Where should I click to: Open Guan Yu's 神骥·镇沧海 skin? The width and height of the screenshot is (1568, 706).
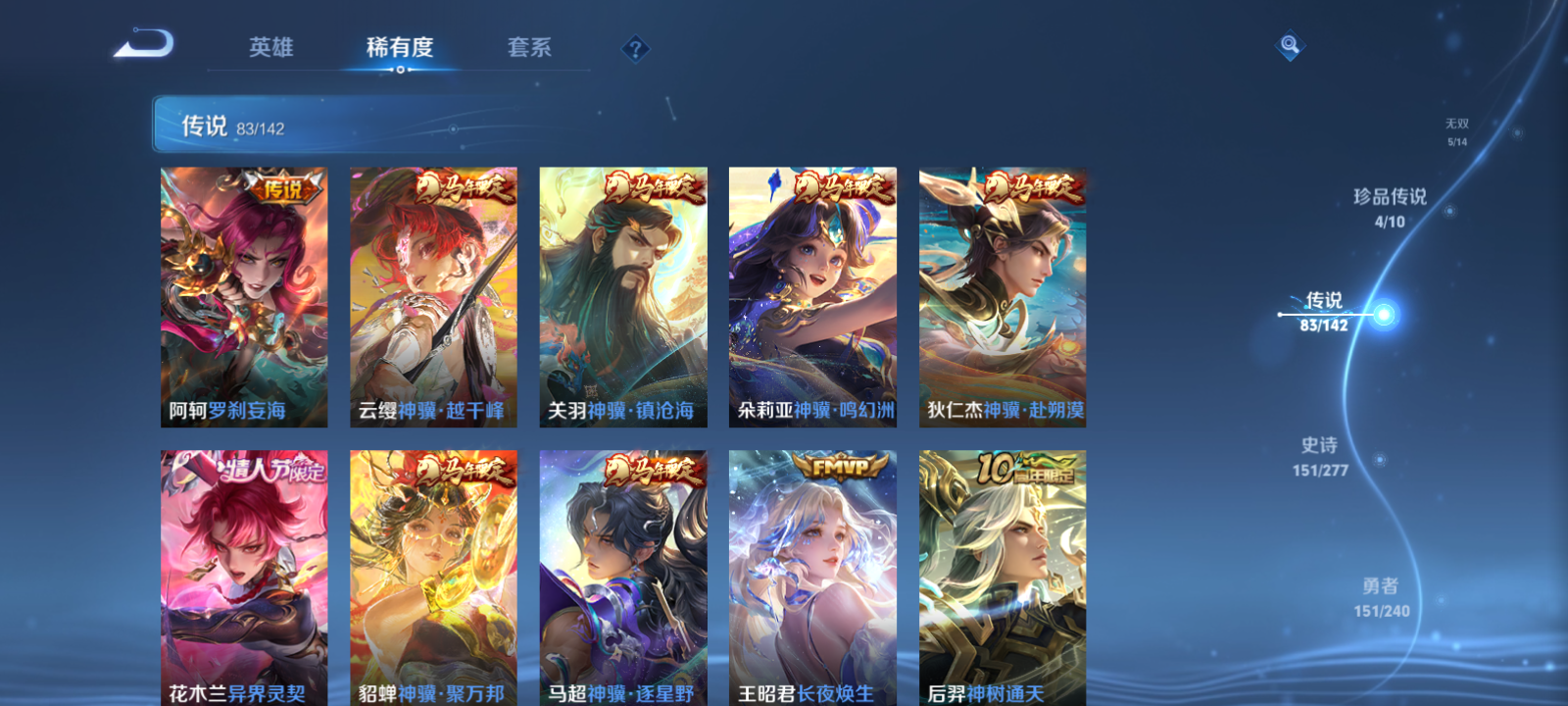pos(622,294)
